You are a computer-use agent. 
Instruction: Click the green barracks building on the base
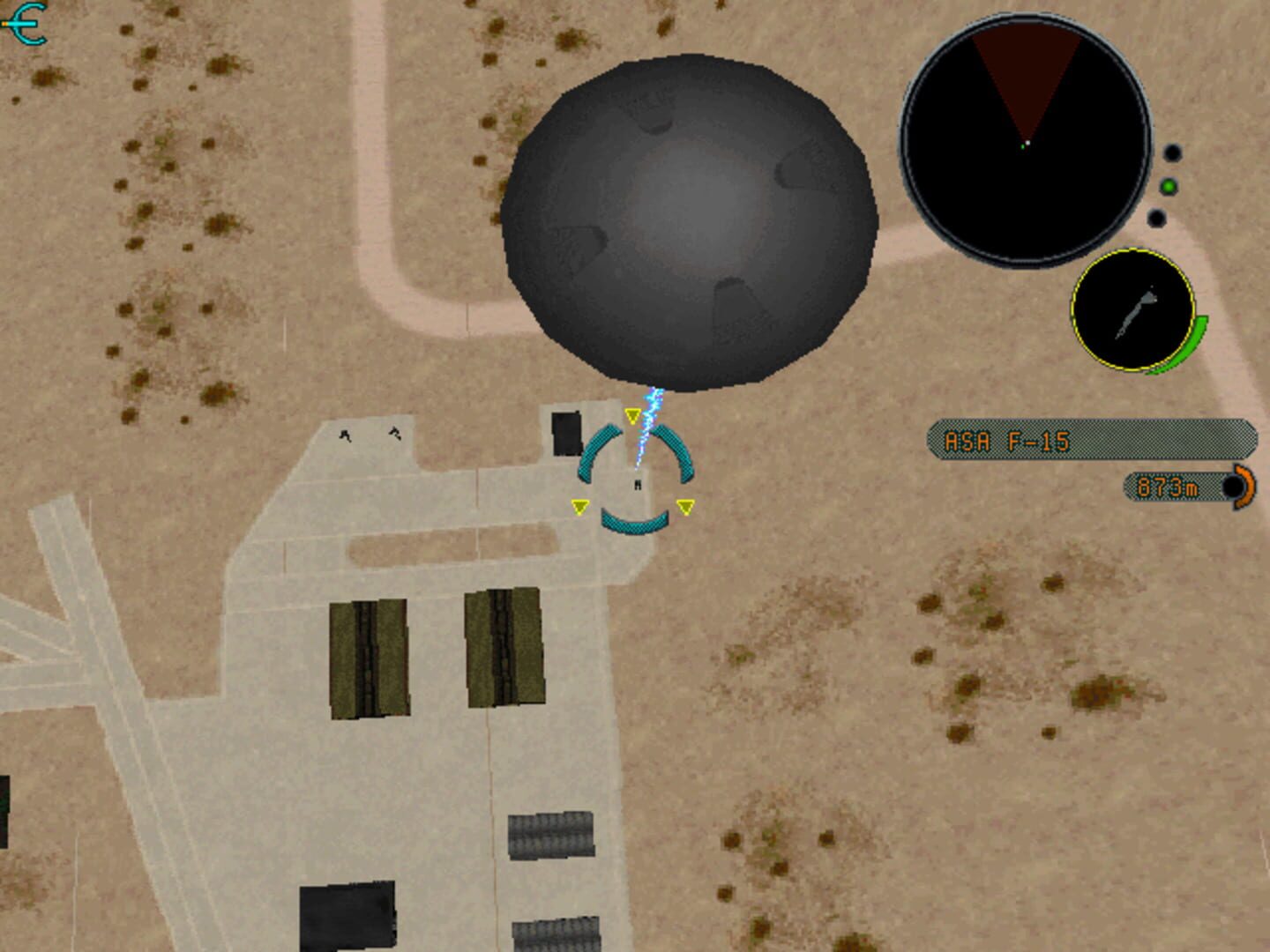click(x=369, y=659)
